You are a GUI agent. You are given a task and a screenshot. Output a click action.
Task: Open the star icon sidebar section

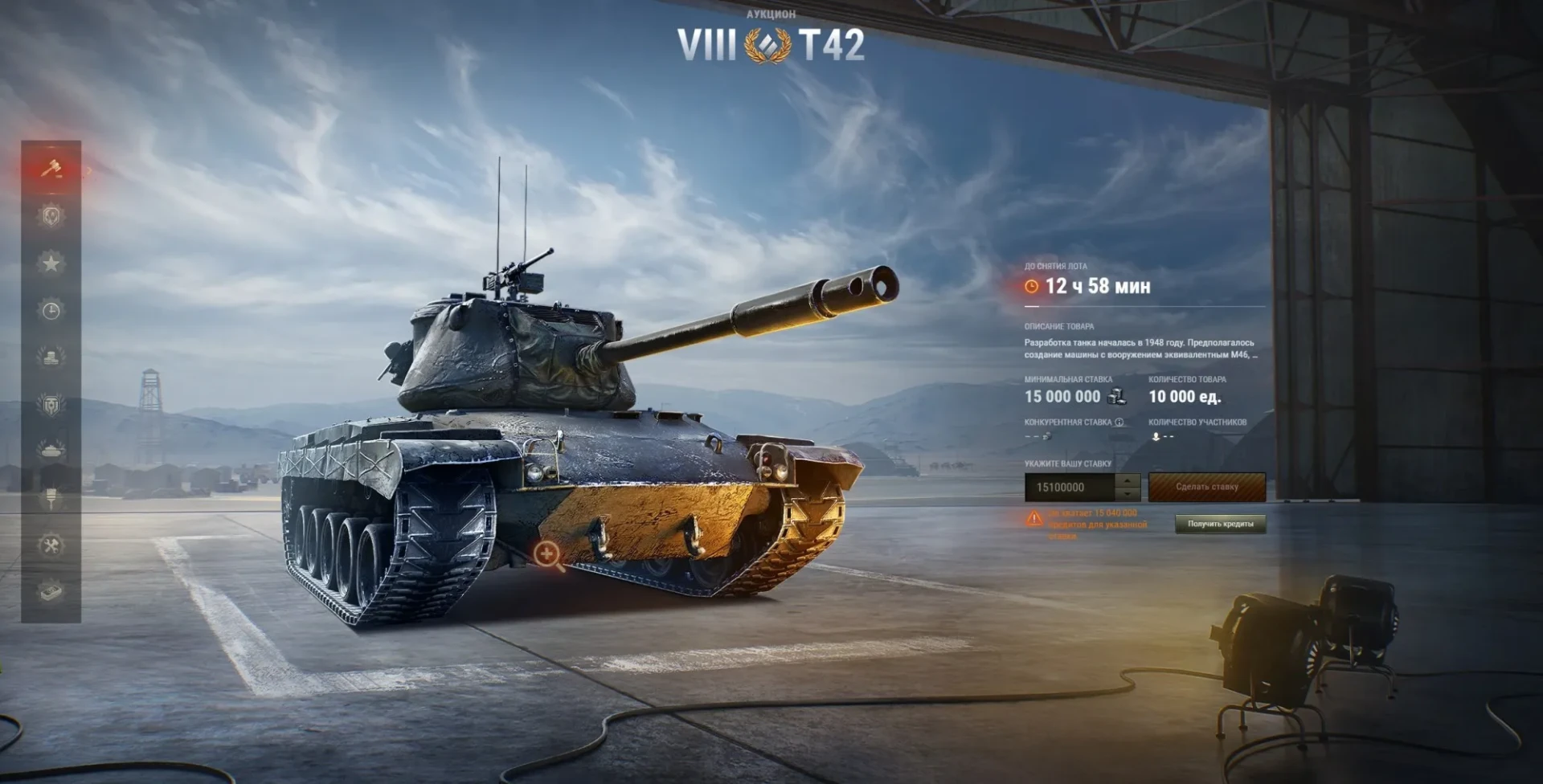[51, 263]
